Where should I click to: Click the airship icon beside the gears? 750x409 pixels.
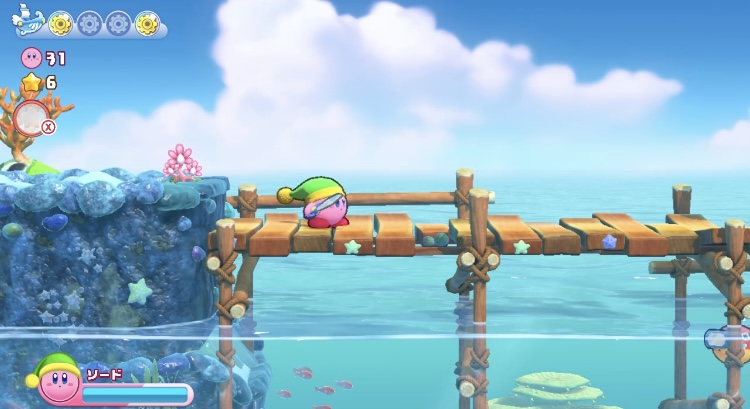click(28, 20)
